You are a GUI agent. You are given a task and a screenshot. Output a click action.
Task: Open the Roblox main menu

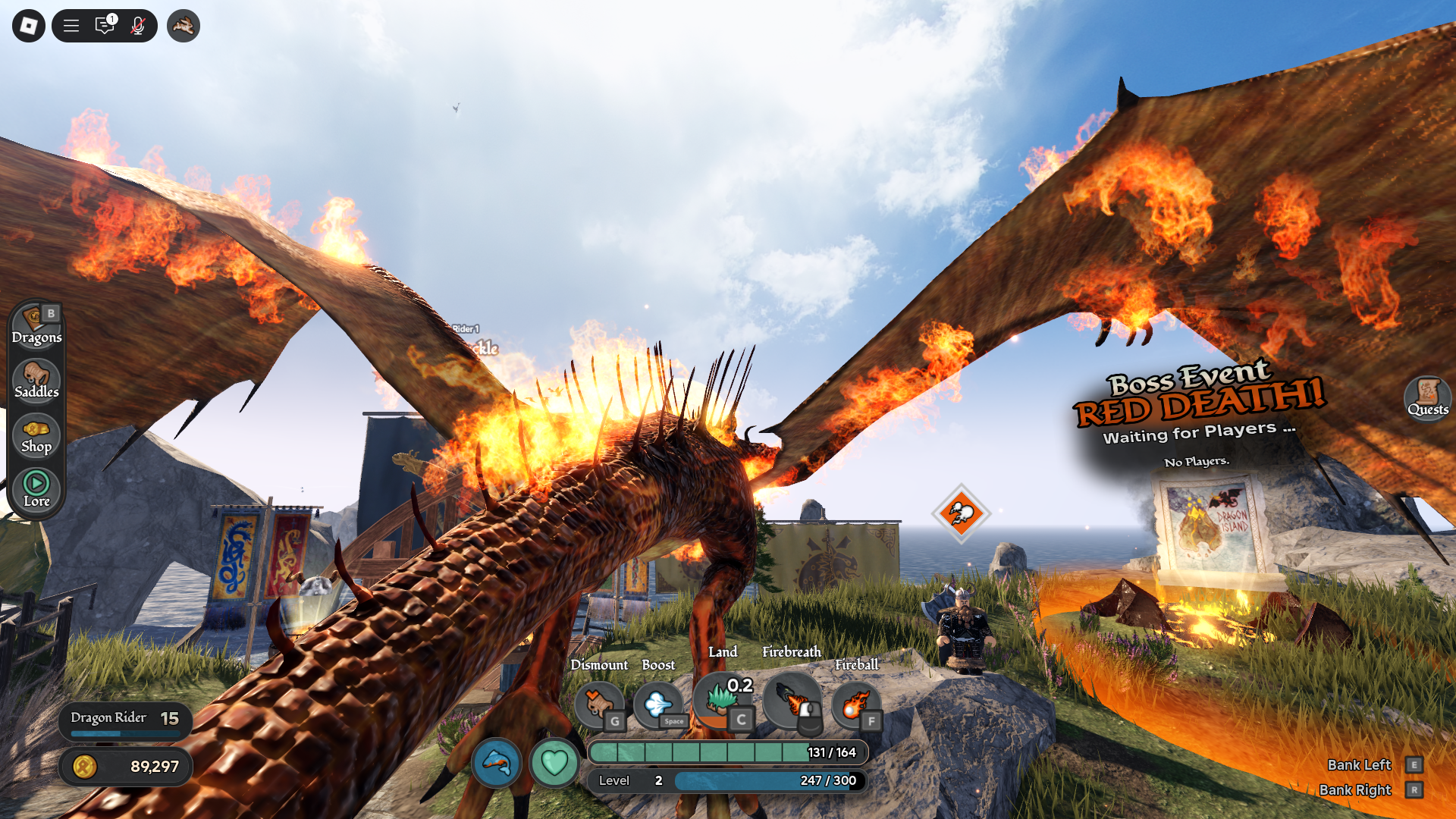point(29,26)
